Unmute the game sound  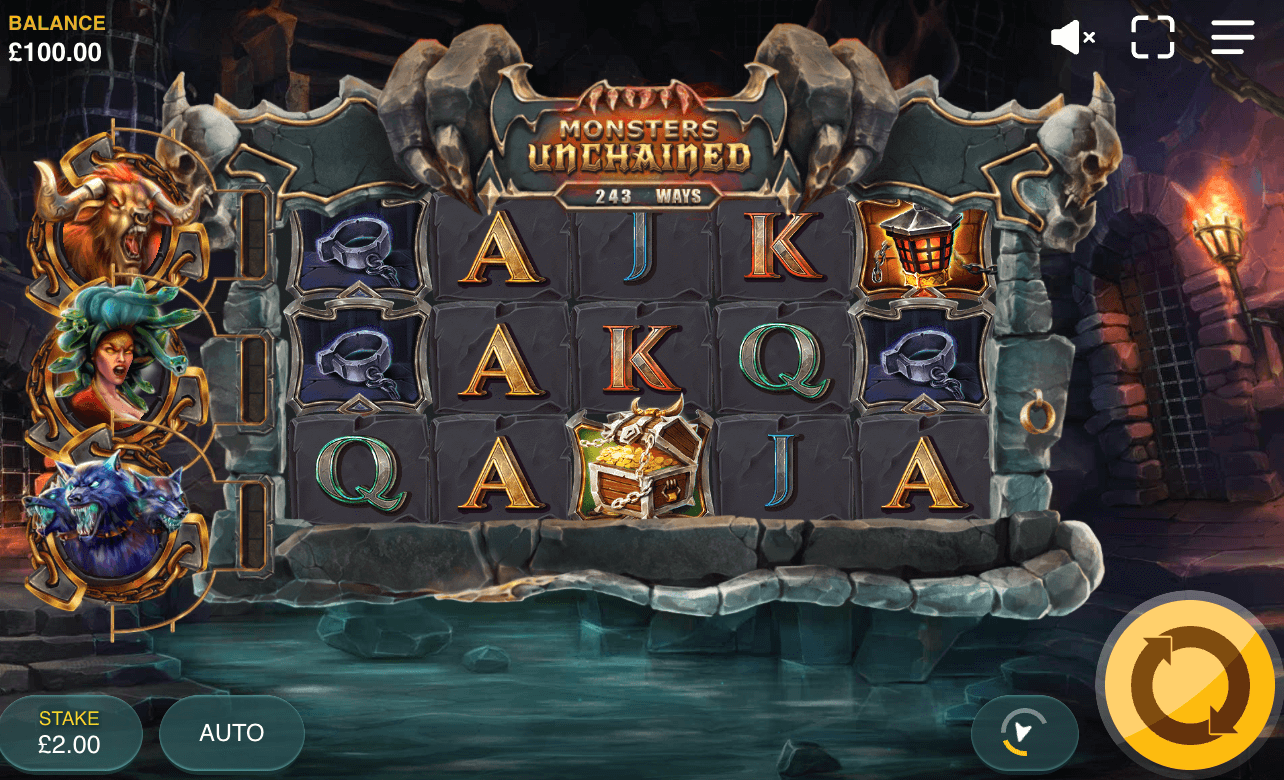[x=1072, y=37]
